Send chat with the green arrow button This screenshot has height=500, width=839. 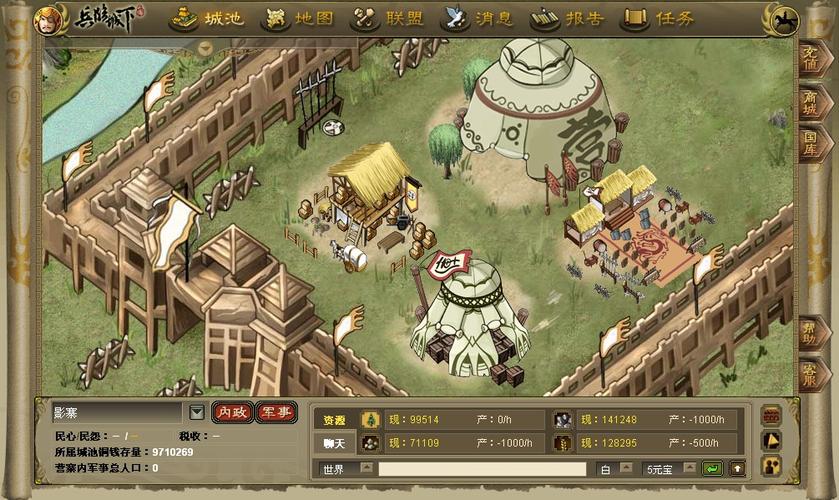point(712,469)
